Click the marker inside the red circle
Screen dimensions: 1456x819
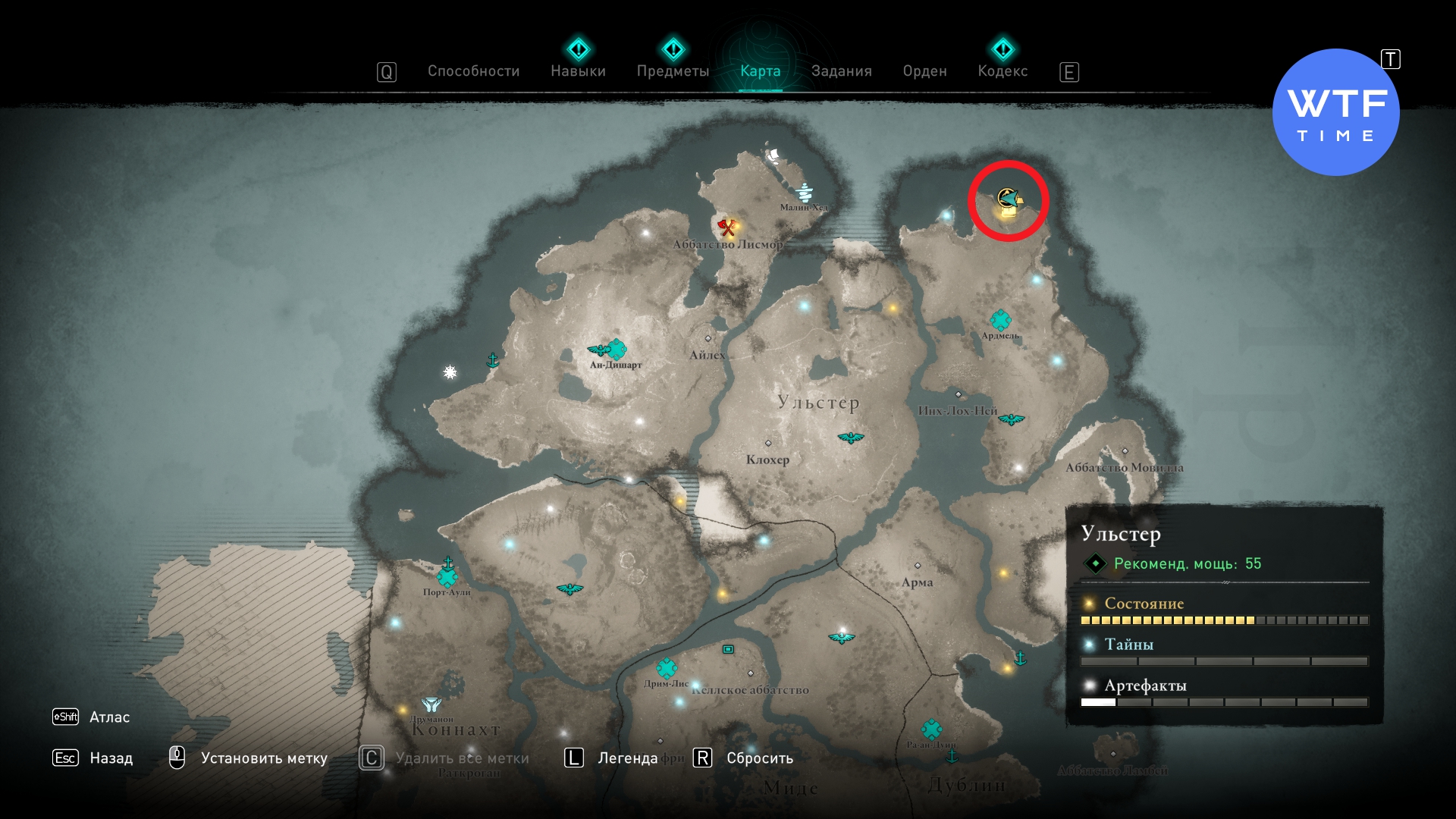(1008, 201)
